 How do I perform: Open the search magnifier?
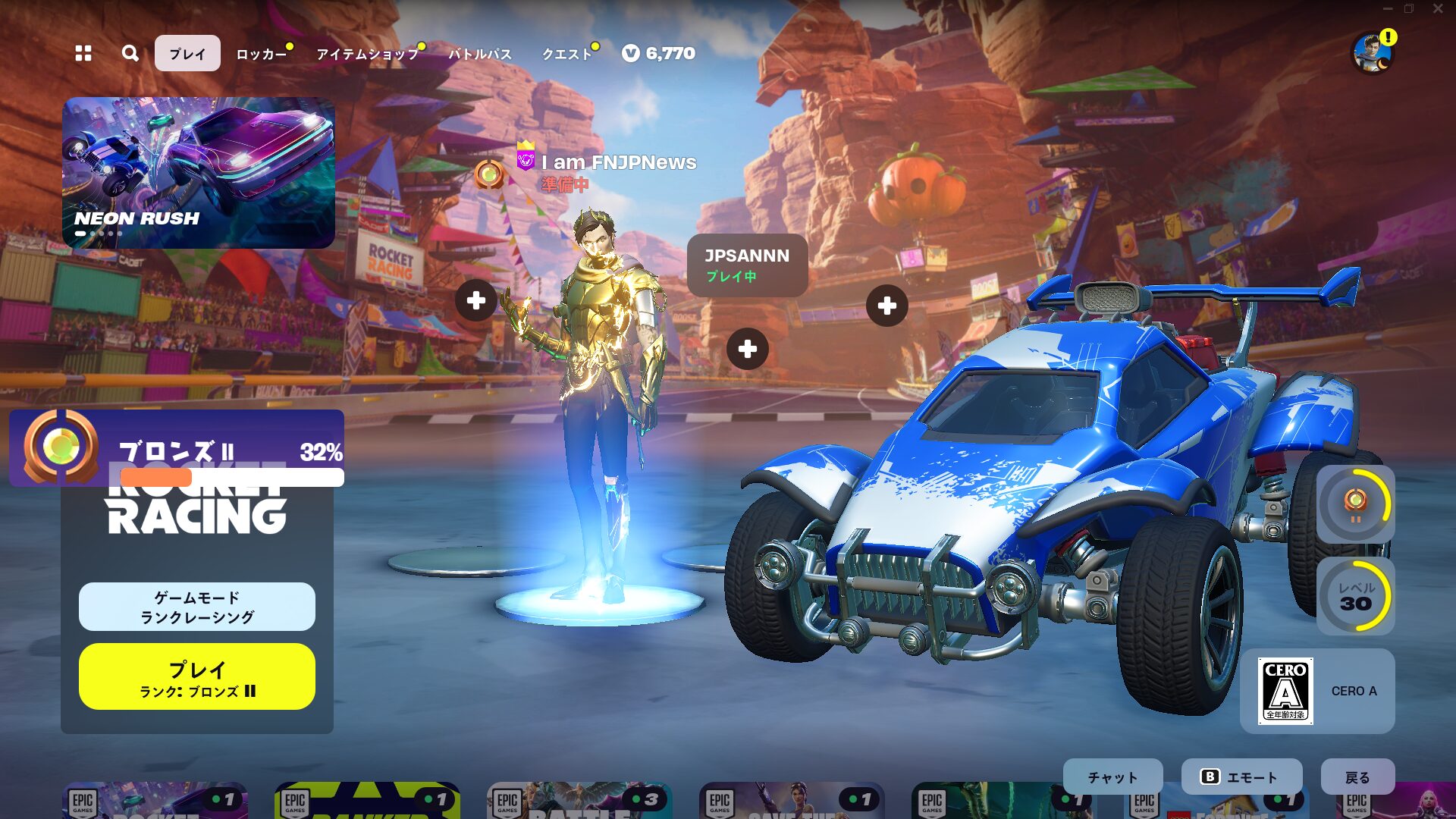click(x=130, y=53)
